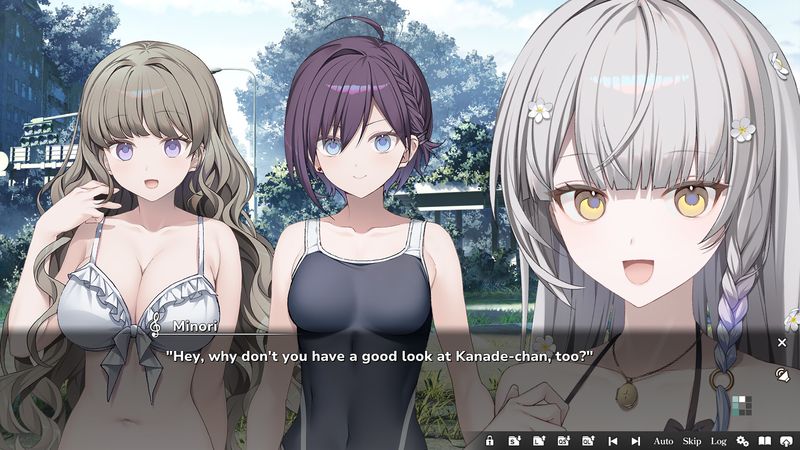
Task: Open the Load menu icon
Action: (539, 441)
